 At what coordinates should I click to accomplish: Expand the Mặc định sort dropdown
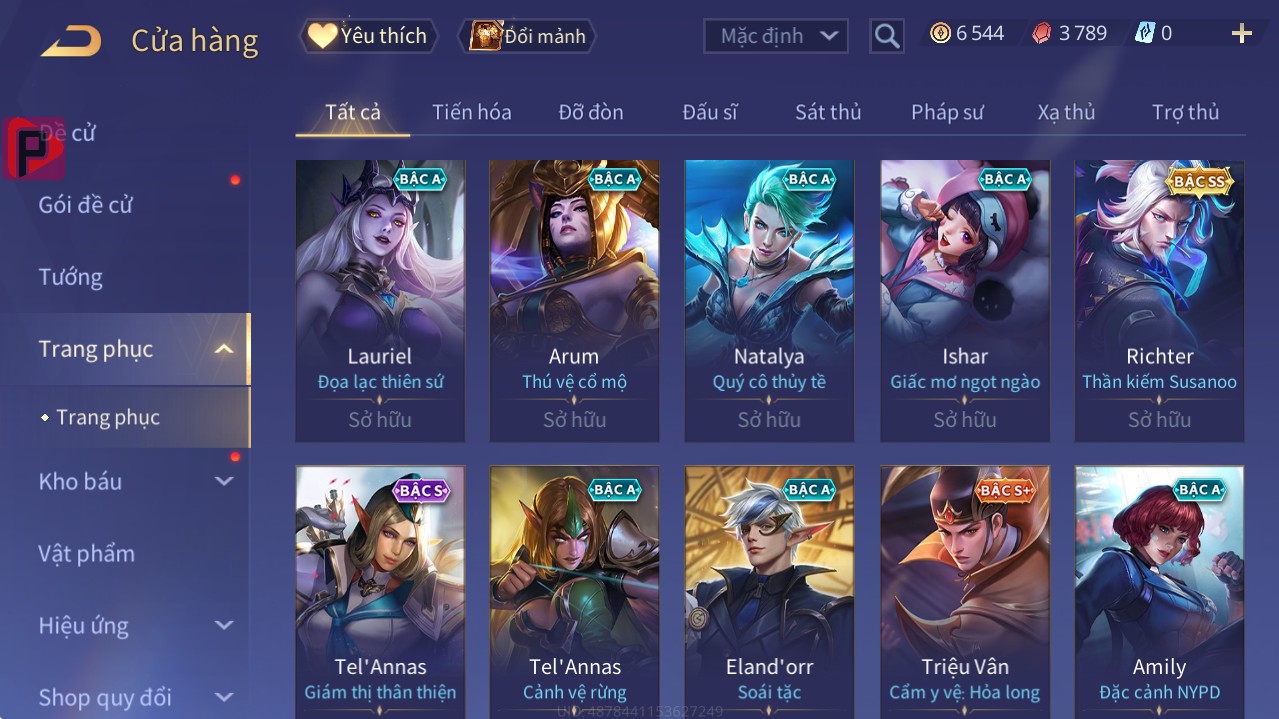pyautogui.click(x=776, y=36)
